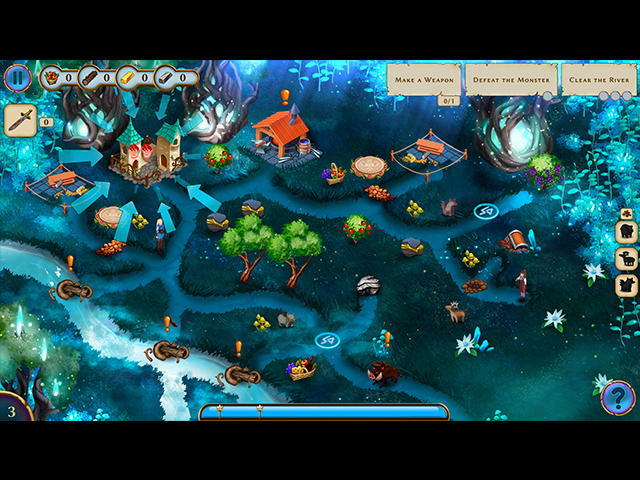The height and width of the screenshot is (480, 640).
Task: Pause the game with the pause button
Action: (17, 78)
